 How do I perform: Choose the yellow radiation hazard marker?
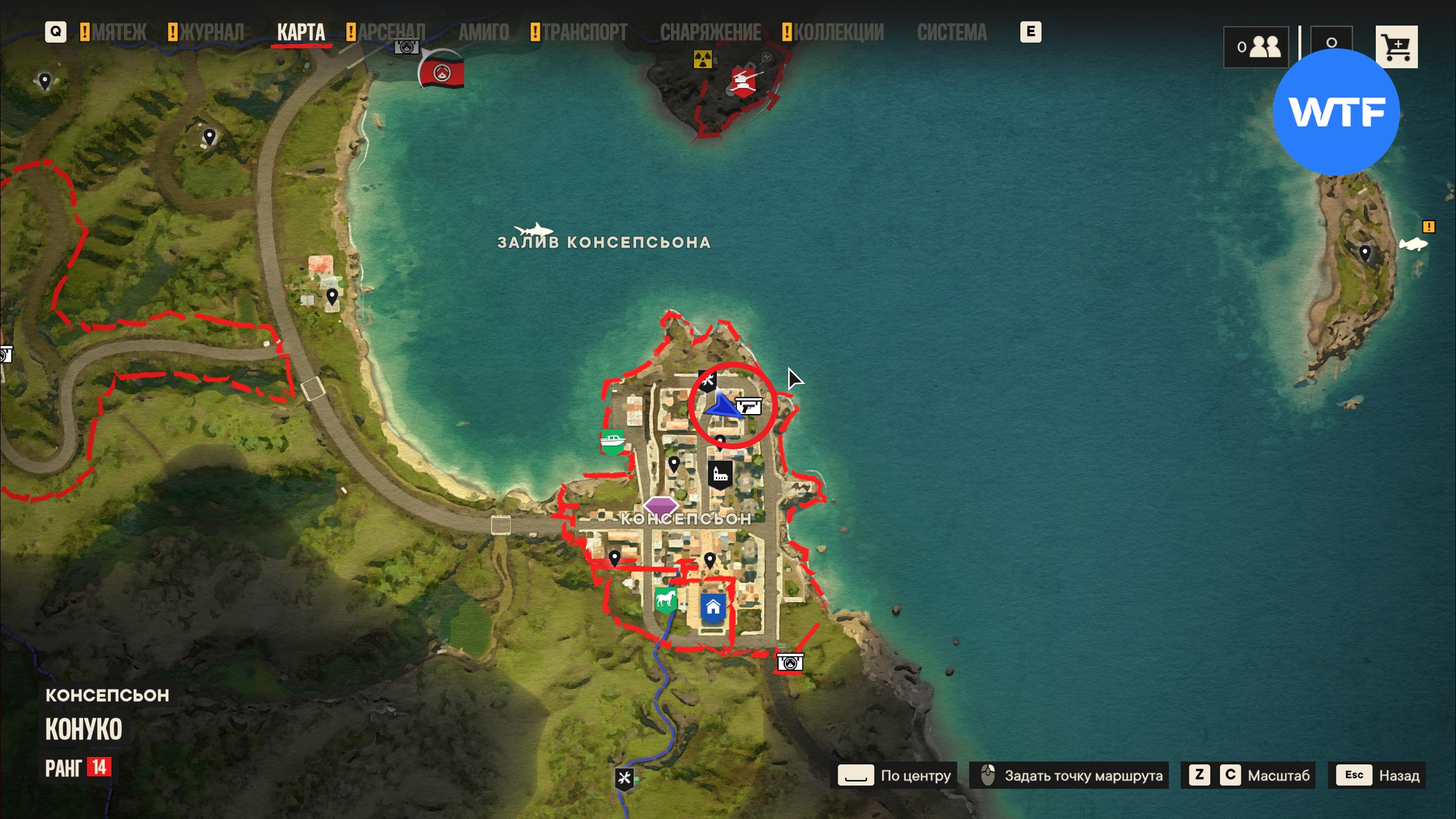(703, 59)
